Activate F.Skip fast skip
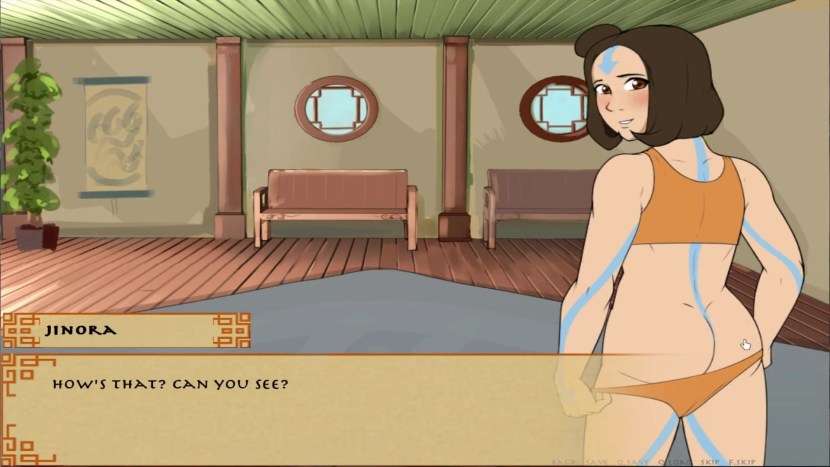 pyautogui.click(x=742, y=462)
